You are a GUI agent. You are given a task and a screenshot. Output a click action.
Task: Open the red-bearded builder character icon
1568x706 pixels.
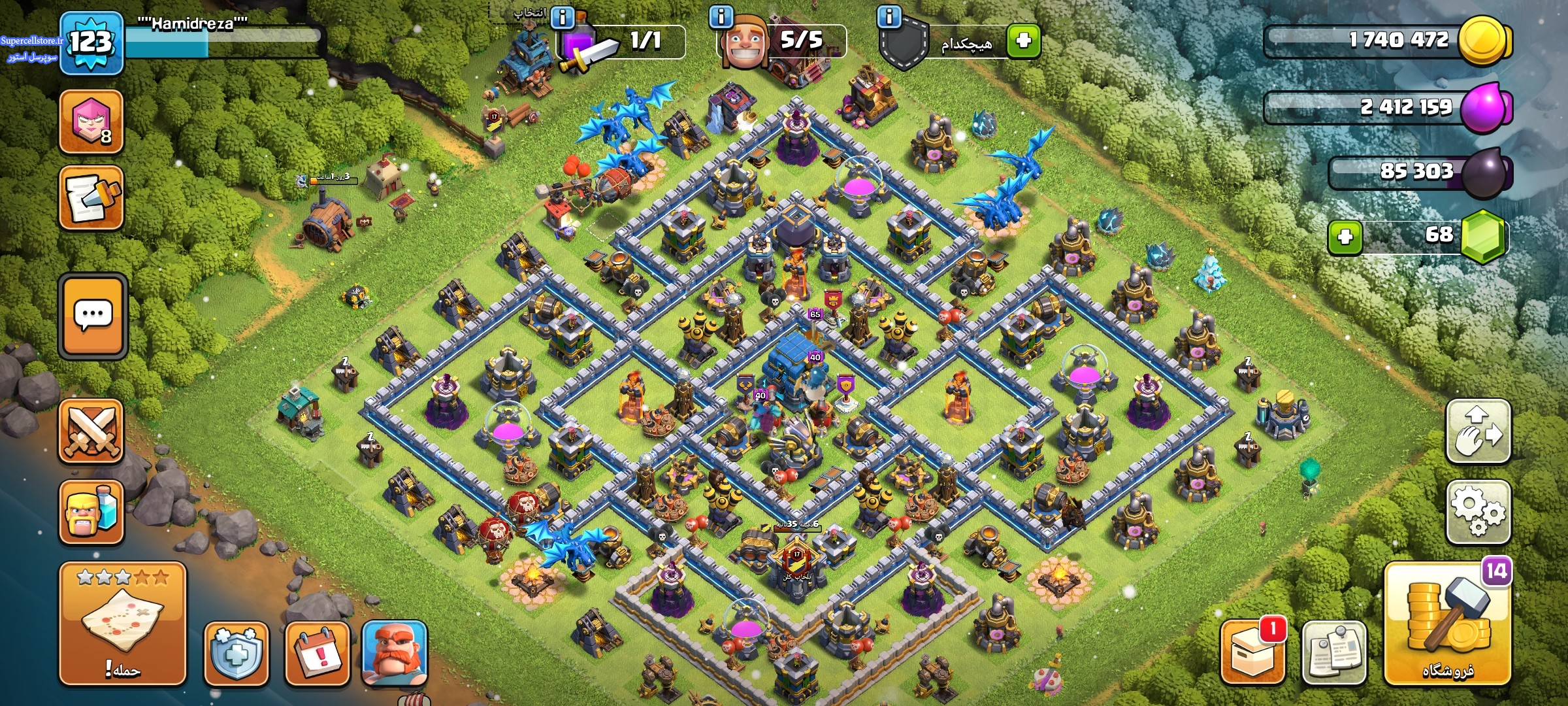394,653
